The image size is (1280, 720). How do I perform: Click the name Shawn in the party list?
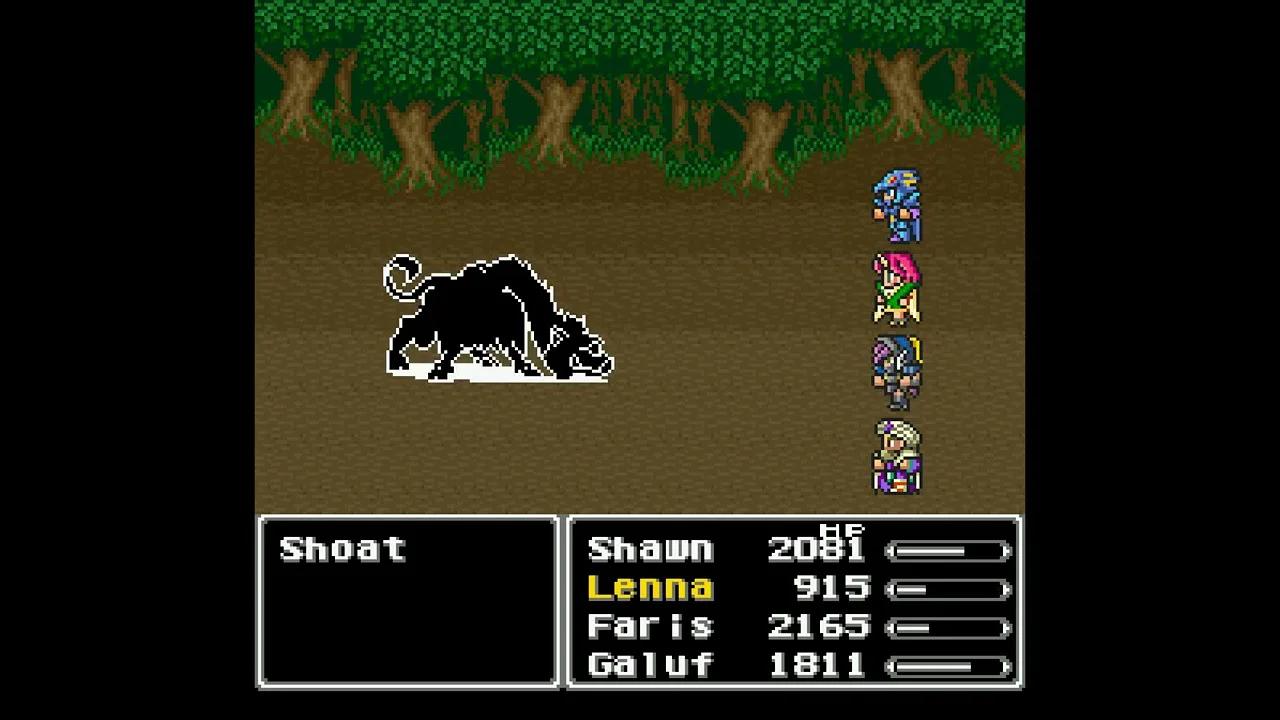[x=650, y=549]
